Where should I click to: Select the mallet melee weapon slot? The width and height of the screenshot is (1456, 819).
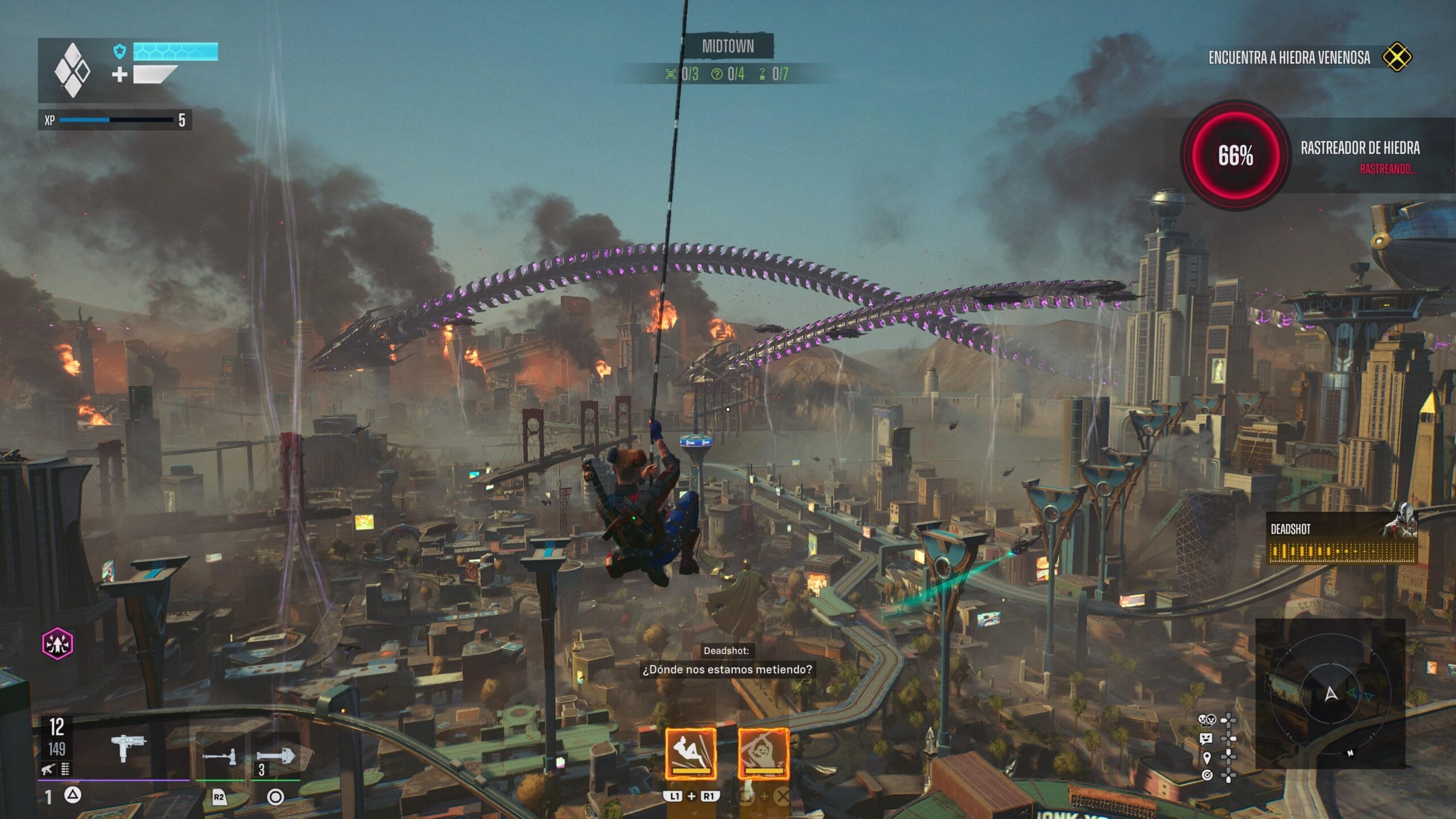click(219, 757)
